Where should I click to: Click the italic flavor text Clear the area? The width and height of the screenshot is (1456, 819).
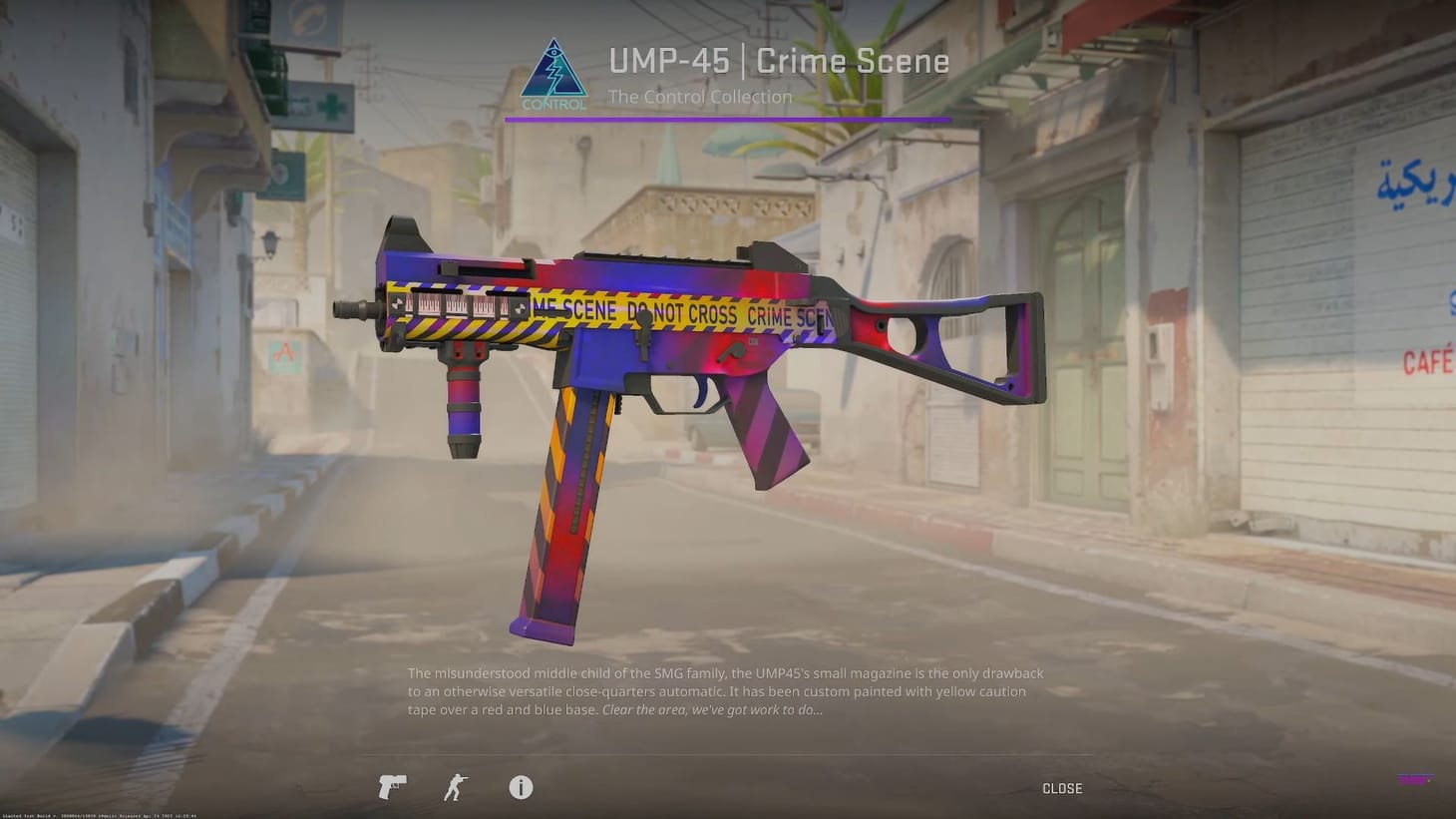pyautogui.click(x=710, y=709)
